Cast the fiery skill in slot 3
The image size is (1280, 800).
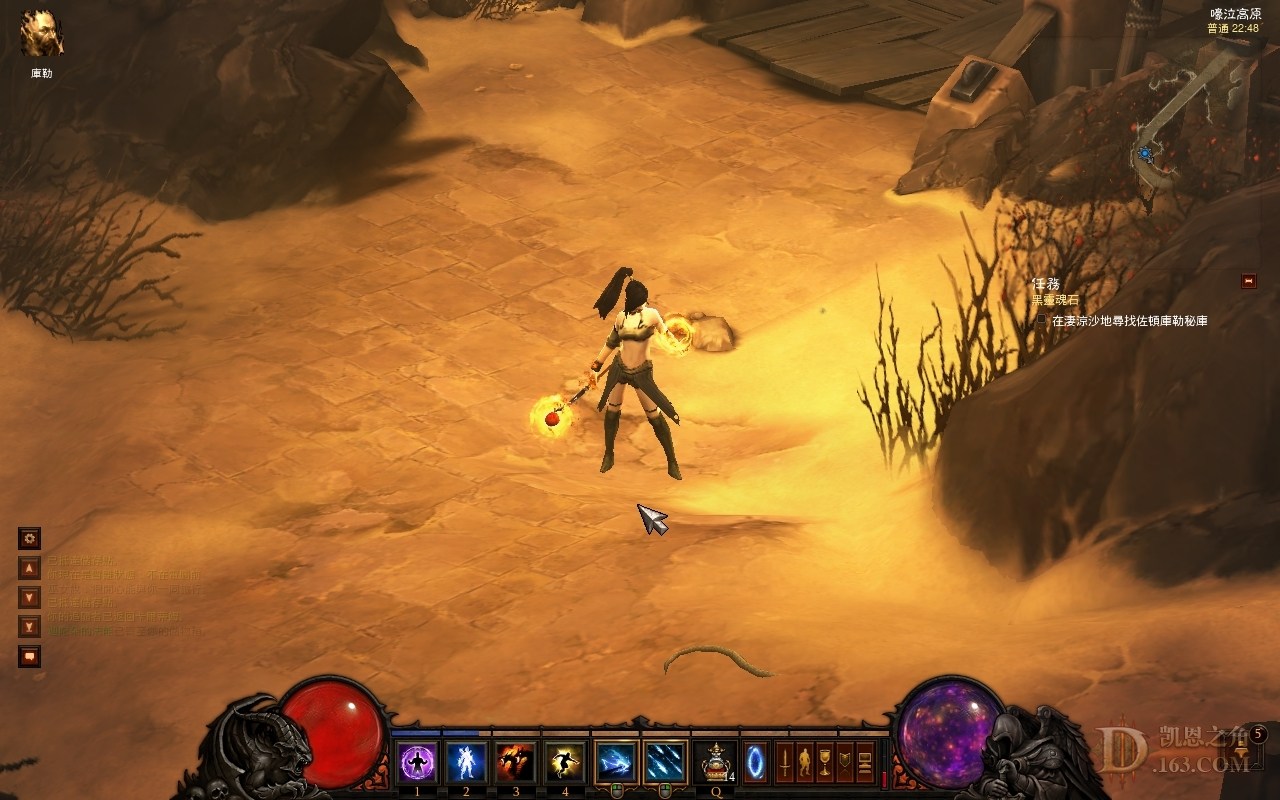coord(515,762)
